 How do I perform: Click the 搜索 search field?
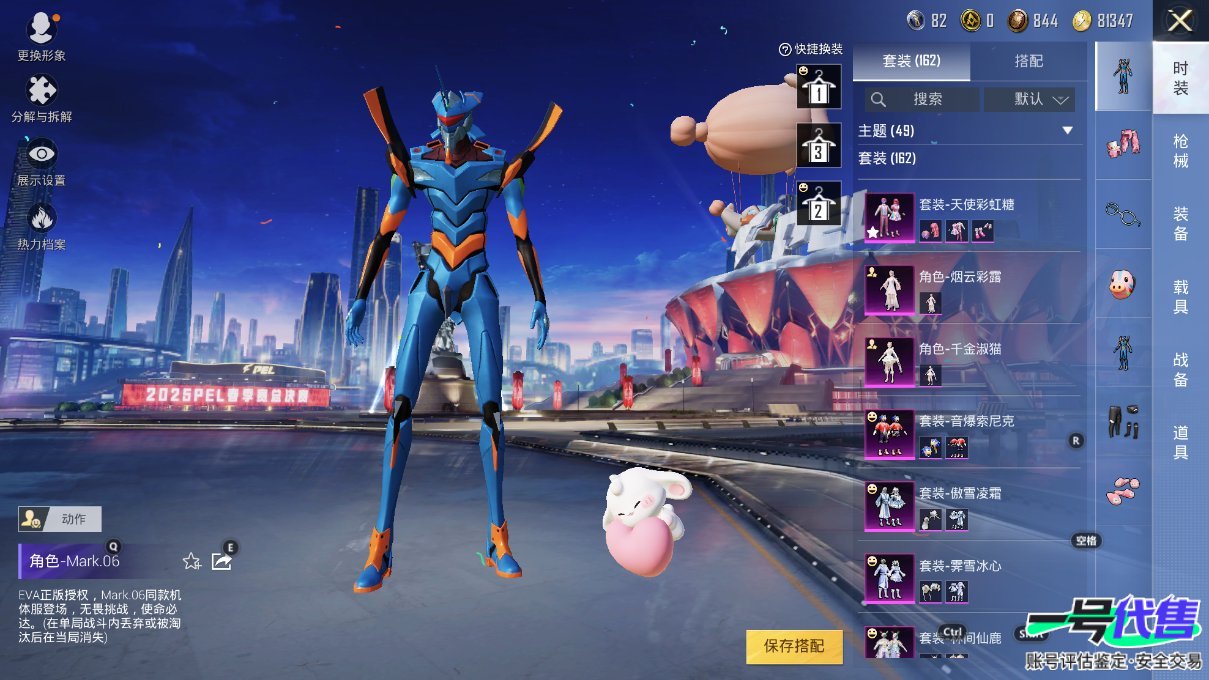pos(922,99)
